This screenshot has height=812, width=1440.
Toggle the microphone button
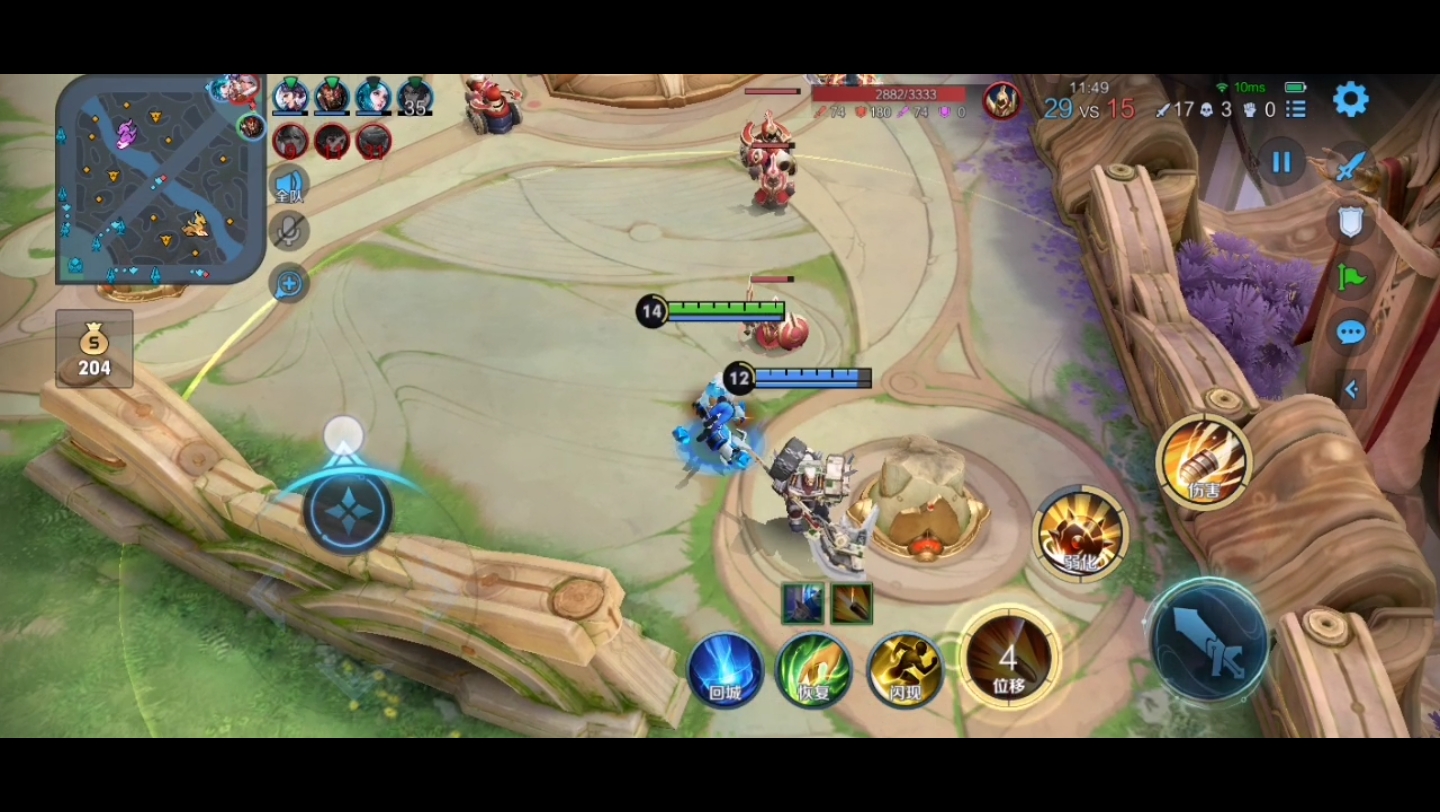pyautogui.click(x=289, y=232)
